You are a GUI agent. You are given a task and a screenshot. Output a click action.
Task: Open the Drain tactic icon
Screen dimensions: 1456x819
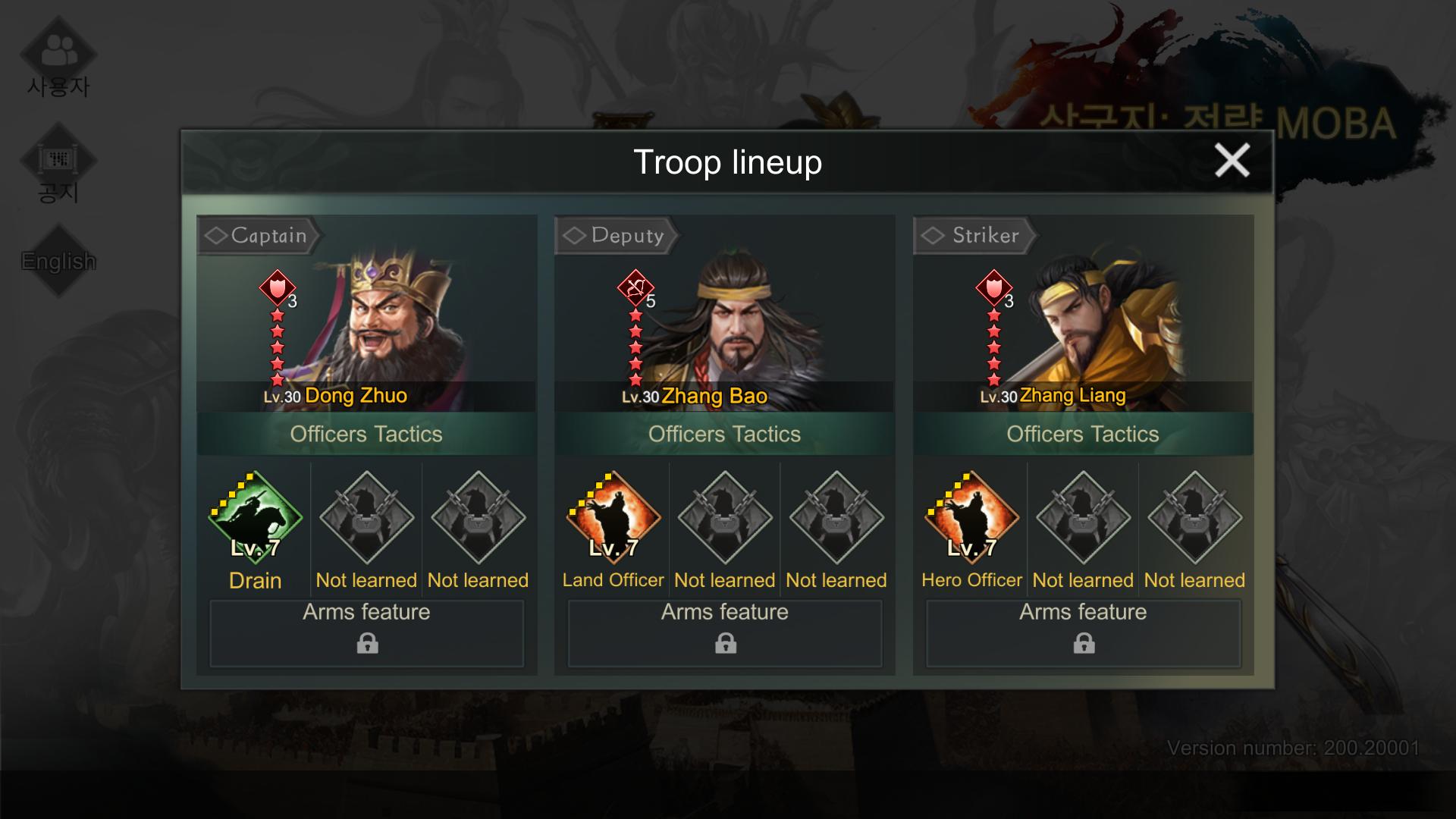(256, 518)
